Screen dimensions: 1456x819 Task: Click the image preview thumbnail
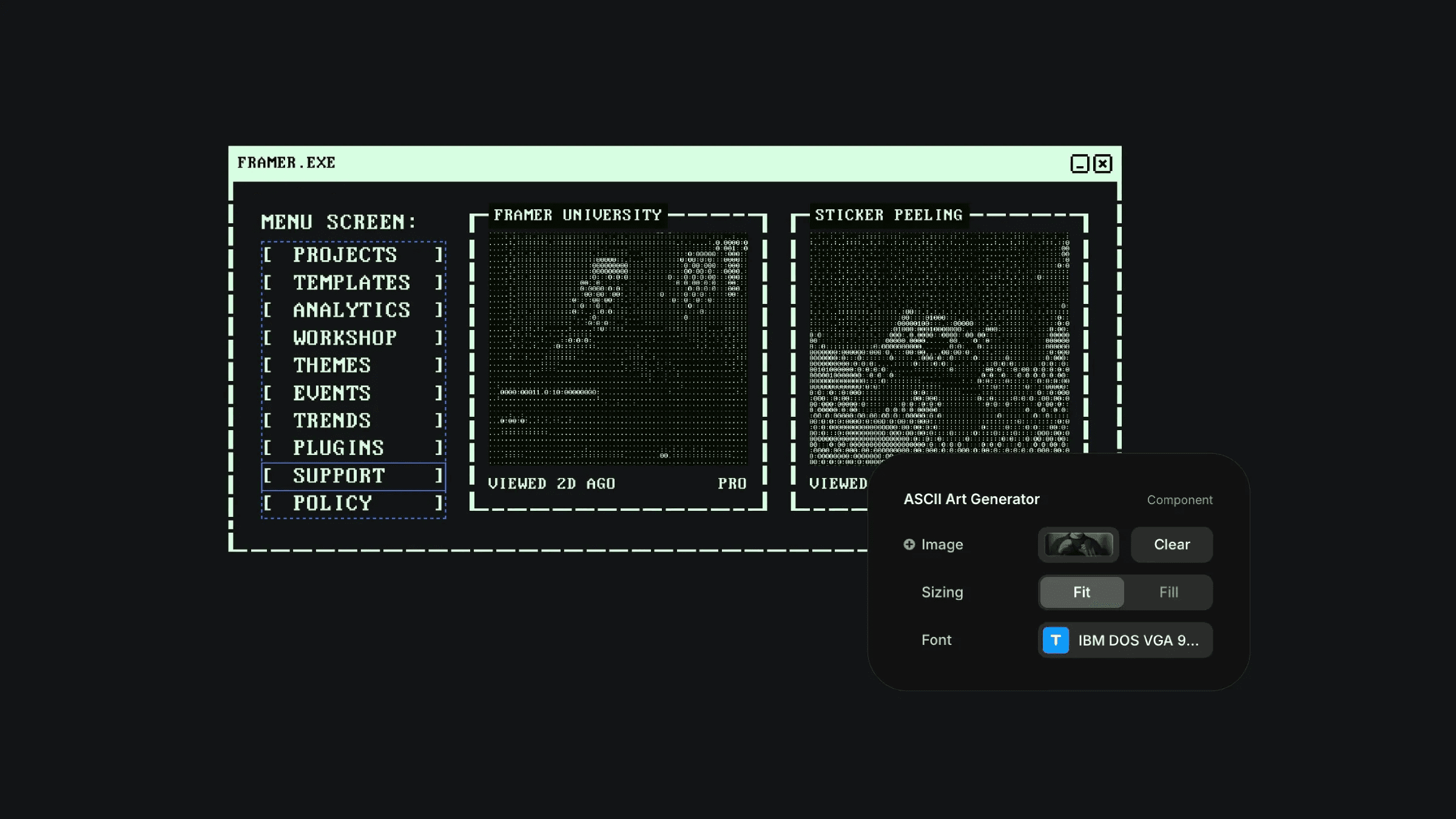[x=1078, y=544]
